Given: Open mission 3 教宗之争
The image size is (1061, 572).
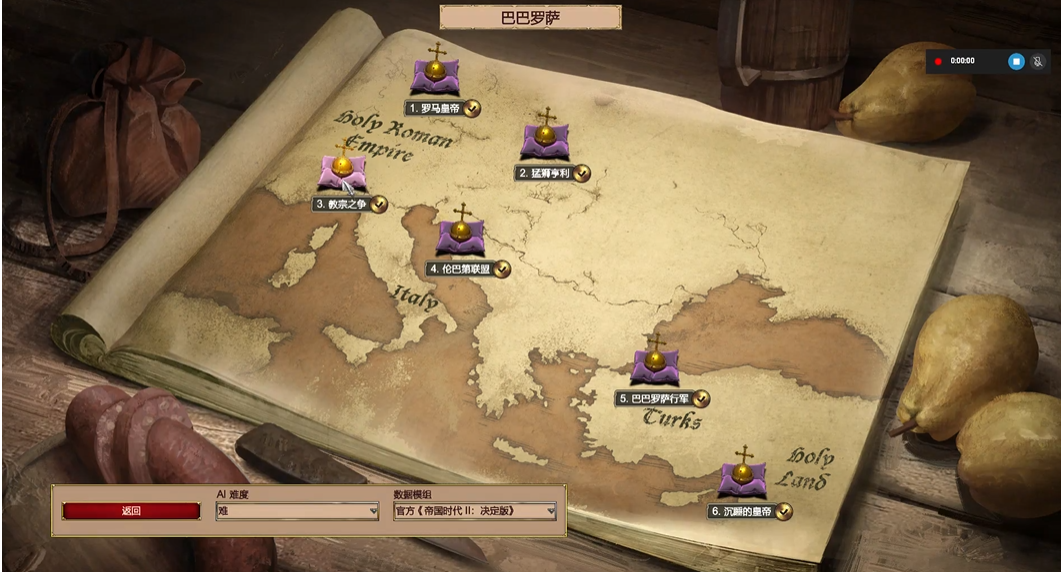Looking at the screenshot, I should 343,172.
